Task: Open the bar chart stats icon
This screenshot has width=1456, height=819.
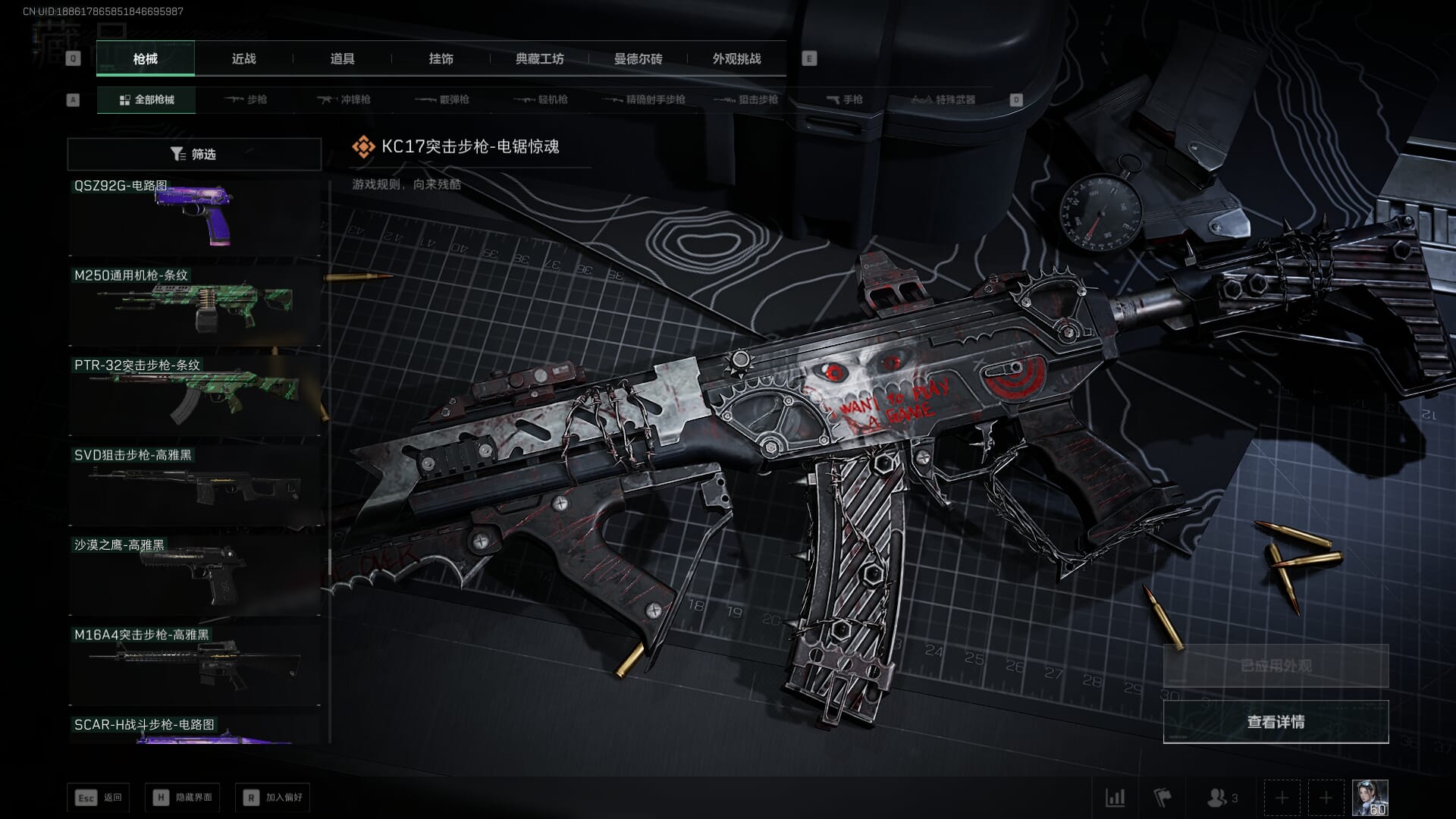Action: pos(1115,798)
